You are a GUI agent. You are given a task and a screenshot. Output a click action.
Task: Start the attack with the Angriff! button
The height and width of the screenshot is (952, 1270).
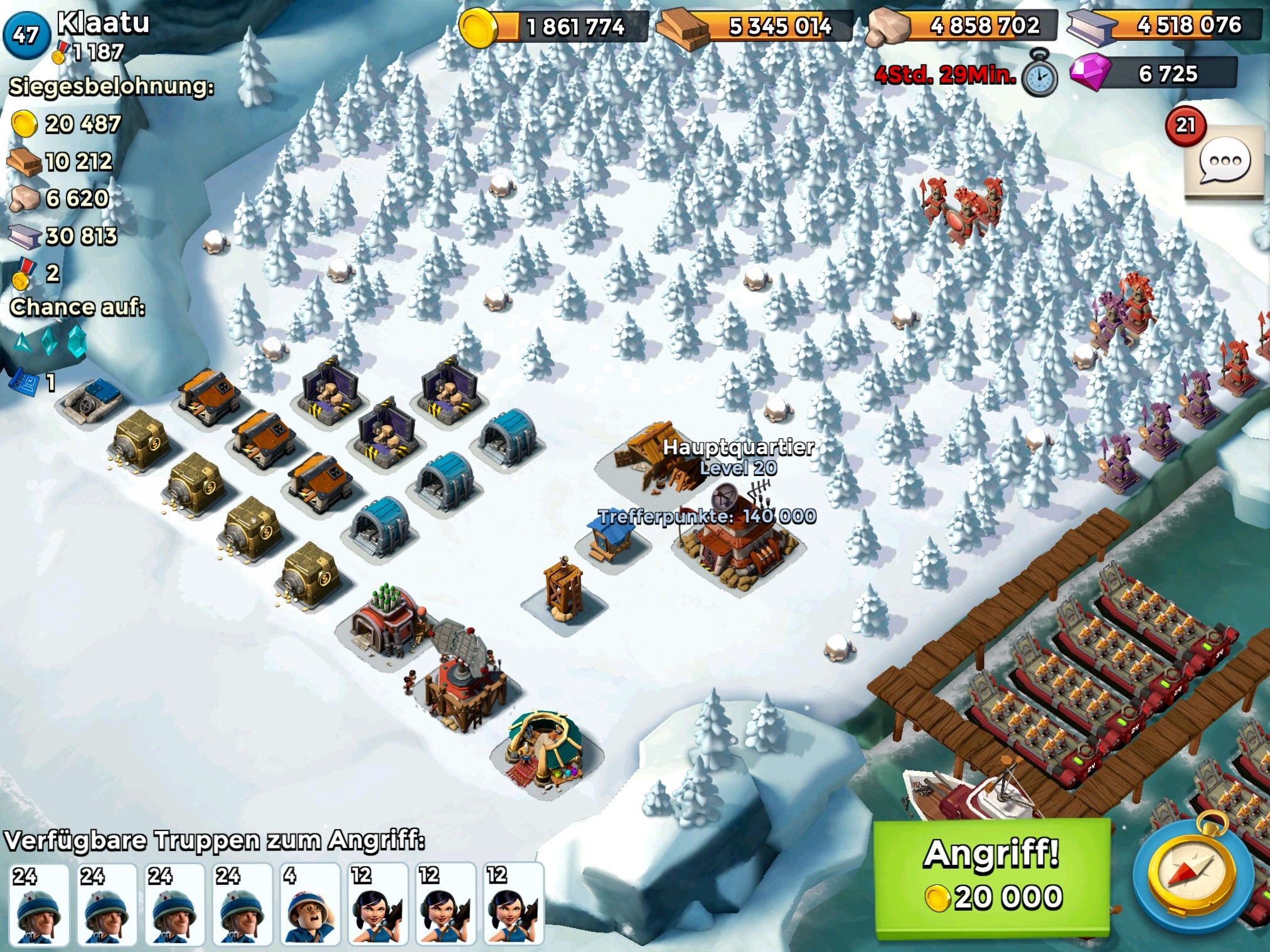tap(991, 877)
